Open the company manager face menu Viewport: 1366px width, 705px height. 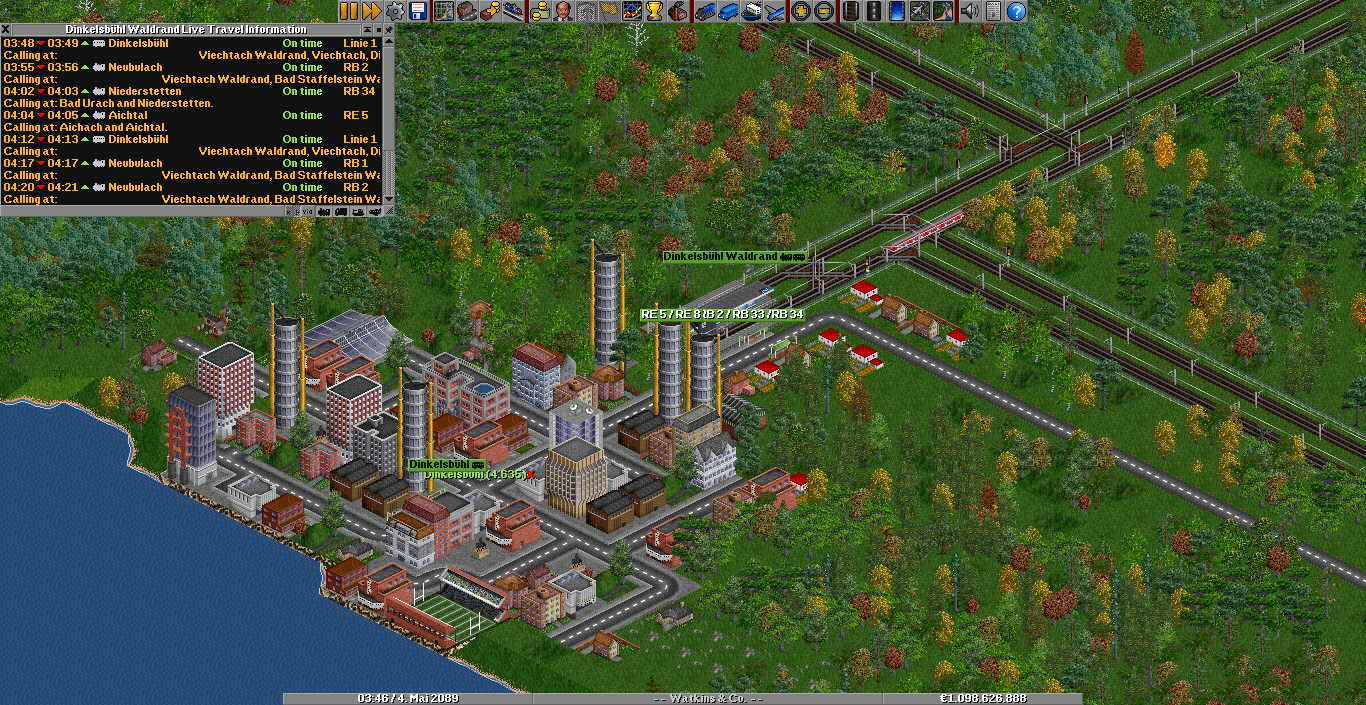(563, 11)
